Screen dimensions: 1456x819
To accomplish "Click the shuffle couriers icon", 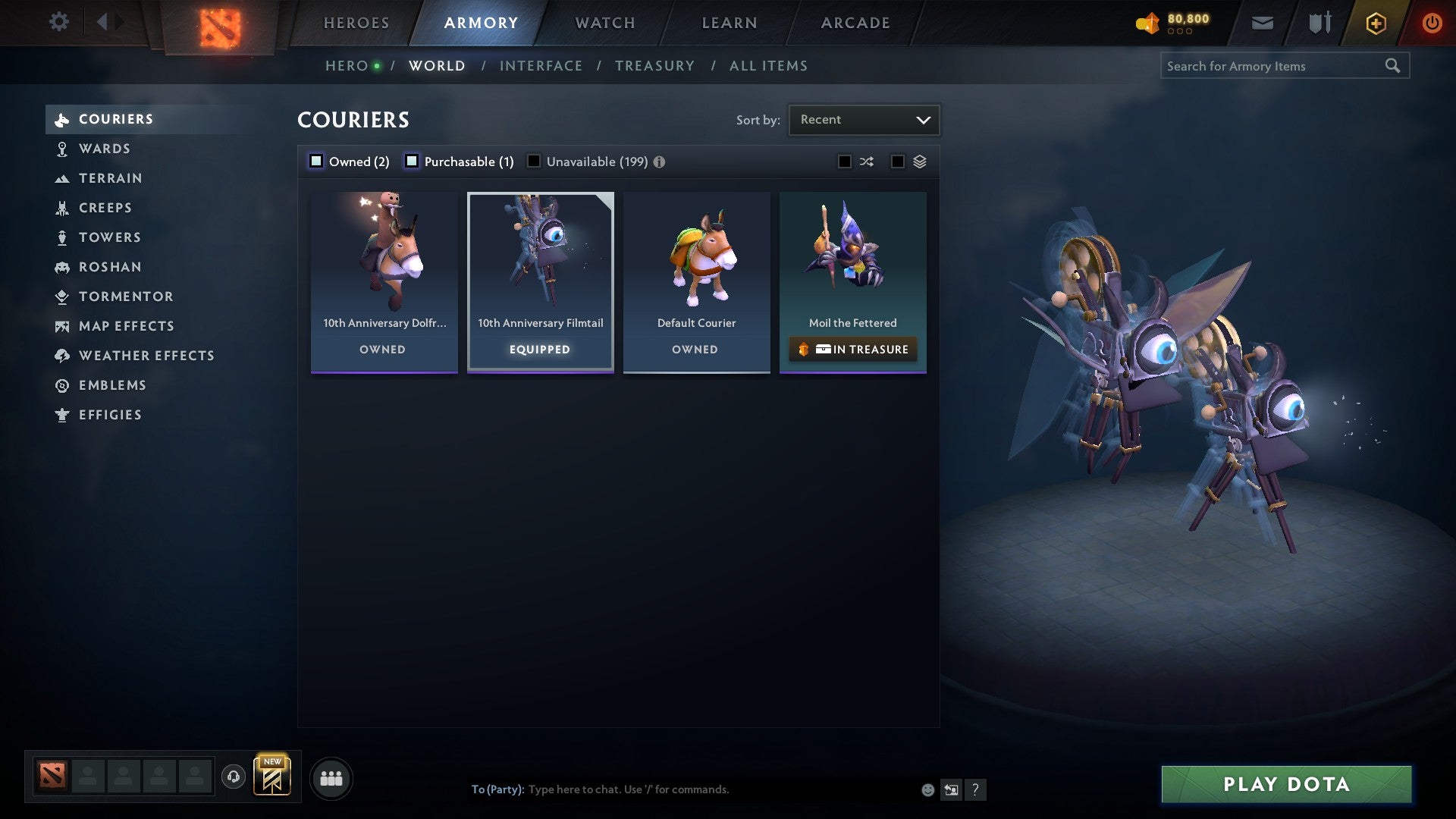I will (x=867, y=161).
